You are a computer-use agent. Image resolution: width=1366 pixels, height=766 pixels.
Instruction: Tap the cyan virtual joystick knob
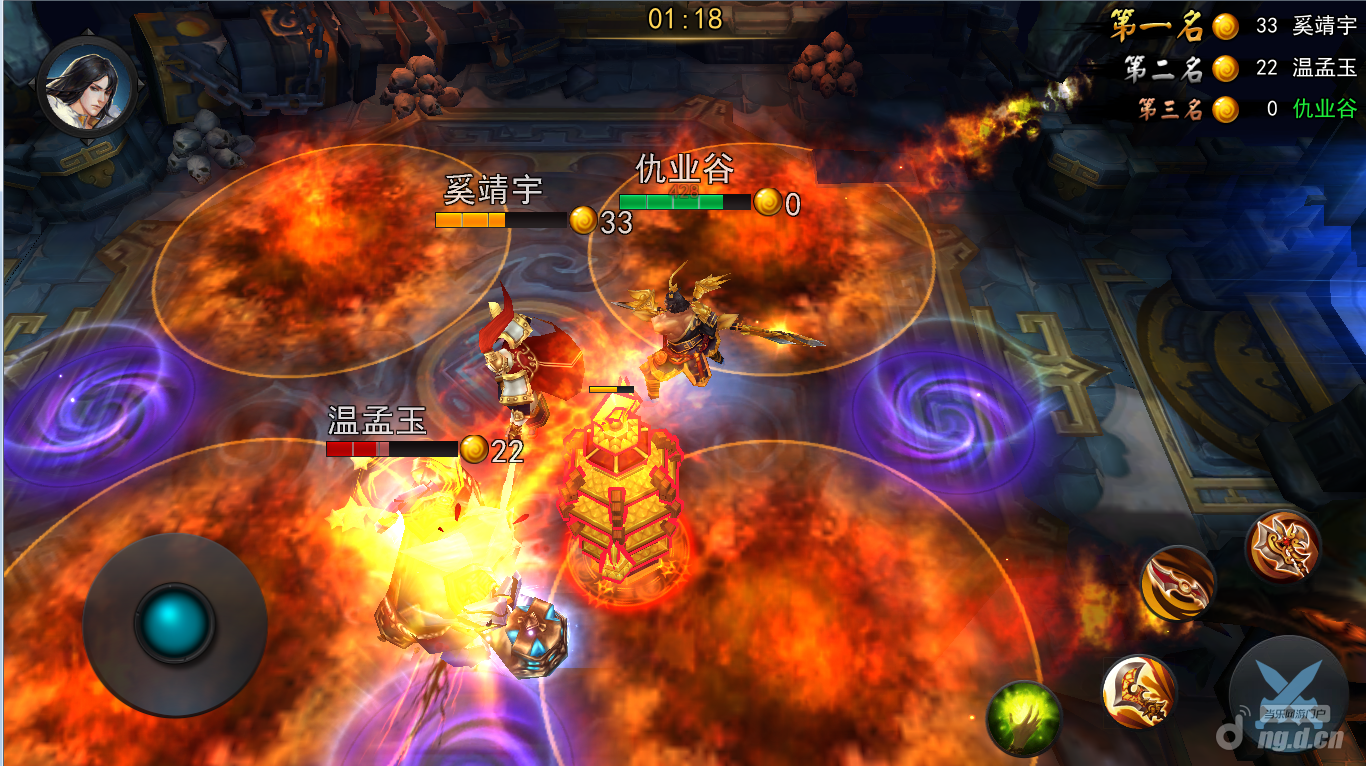pos(175,622)
